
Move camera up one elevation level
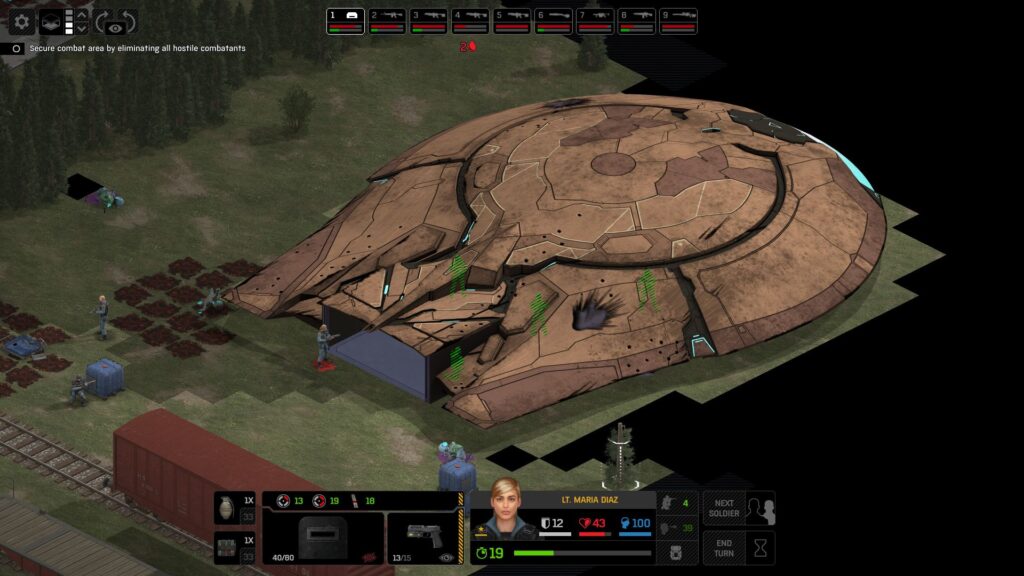tap(82, 15)
